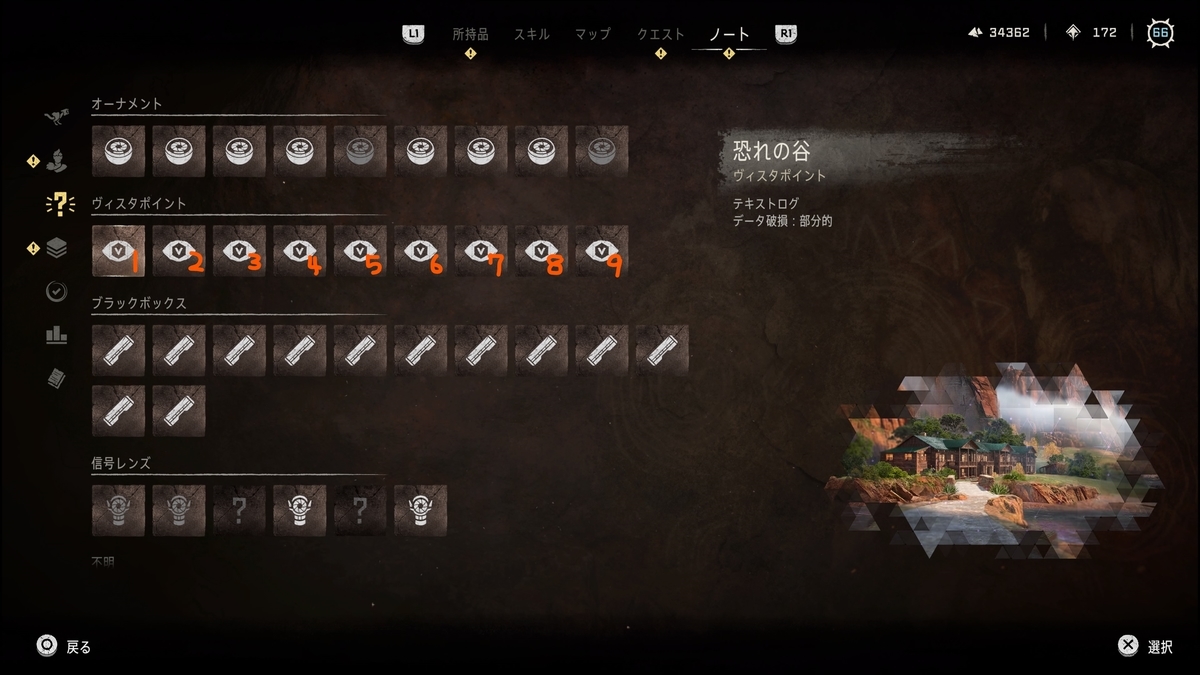Show the bar chart statistics sidebar category

(x=57, y=336)
